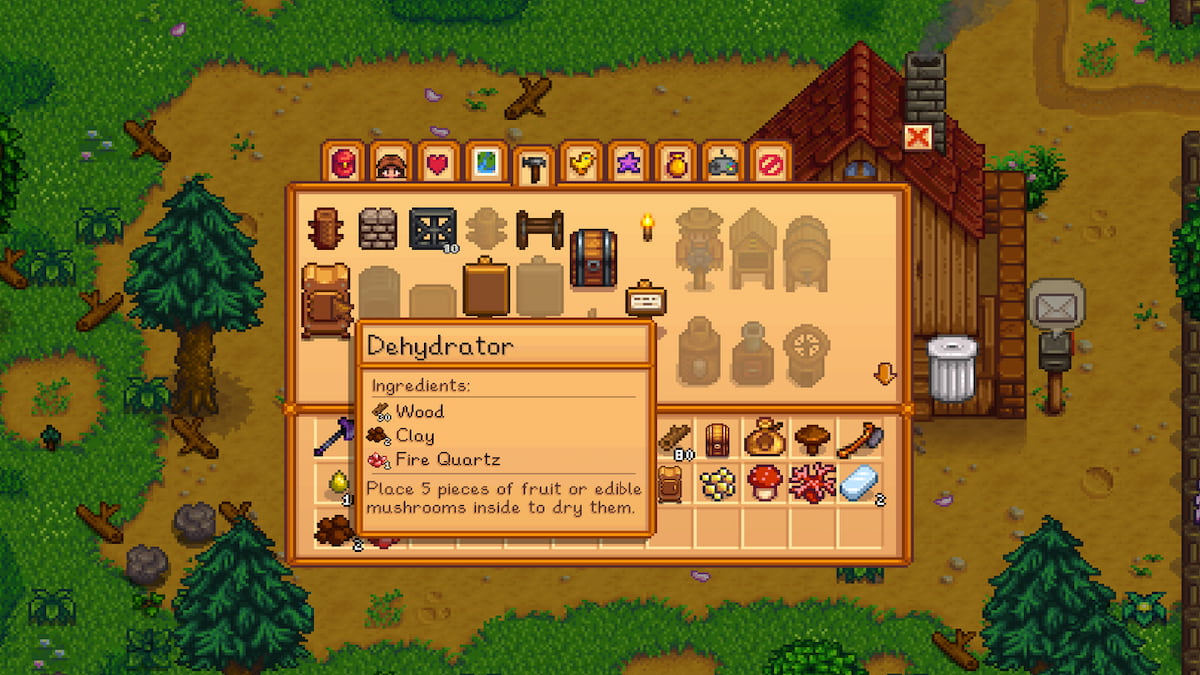Select the axe in the inventory
This screenshot has width=1200, height=675.
(x=860, y=438)
